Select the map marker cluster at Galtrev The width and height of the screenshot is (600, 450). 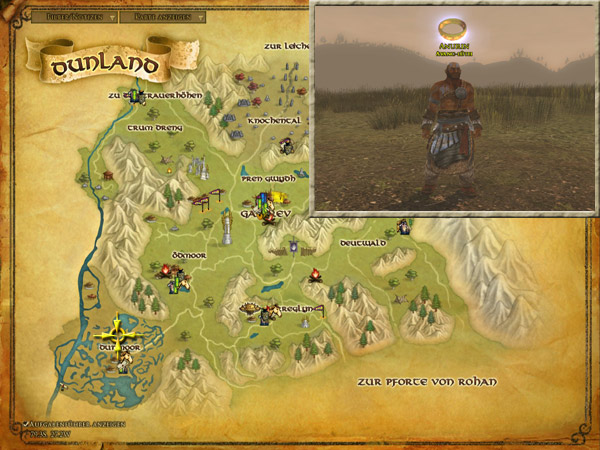(266, 206)
